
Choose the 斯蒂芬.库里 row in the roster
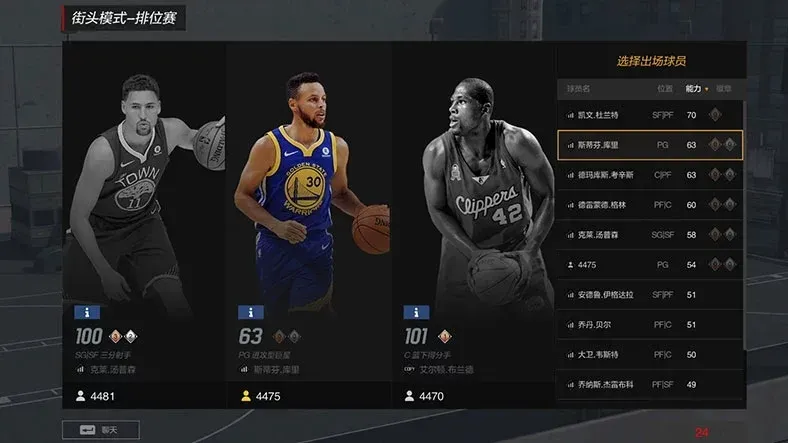point(650,145)
